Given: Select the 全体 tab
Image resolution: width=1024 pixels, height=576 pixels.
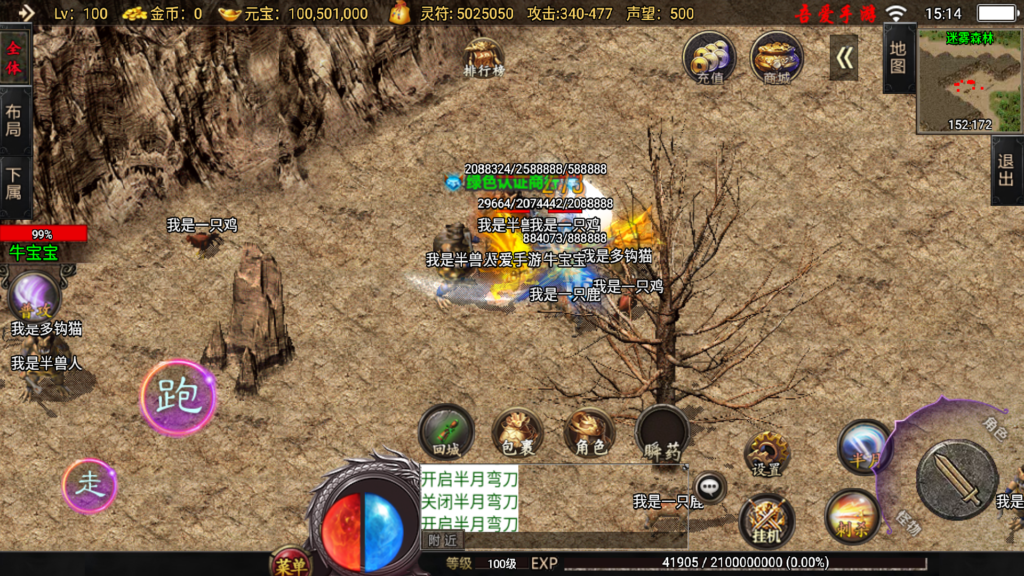Looking at the screenshot, I should click(14, 58).
